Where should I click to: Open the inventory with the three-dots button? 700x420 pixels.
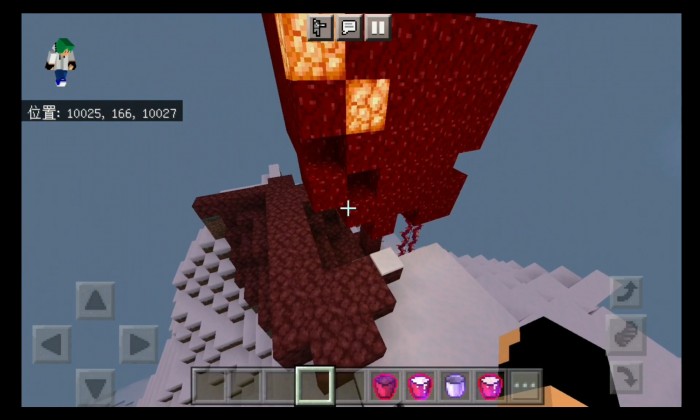(525, 385)
